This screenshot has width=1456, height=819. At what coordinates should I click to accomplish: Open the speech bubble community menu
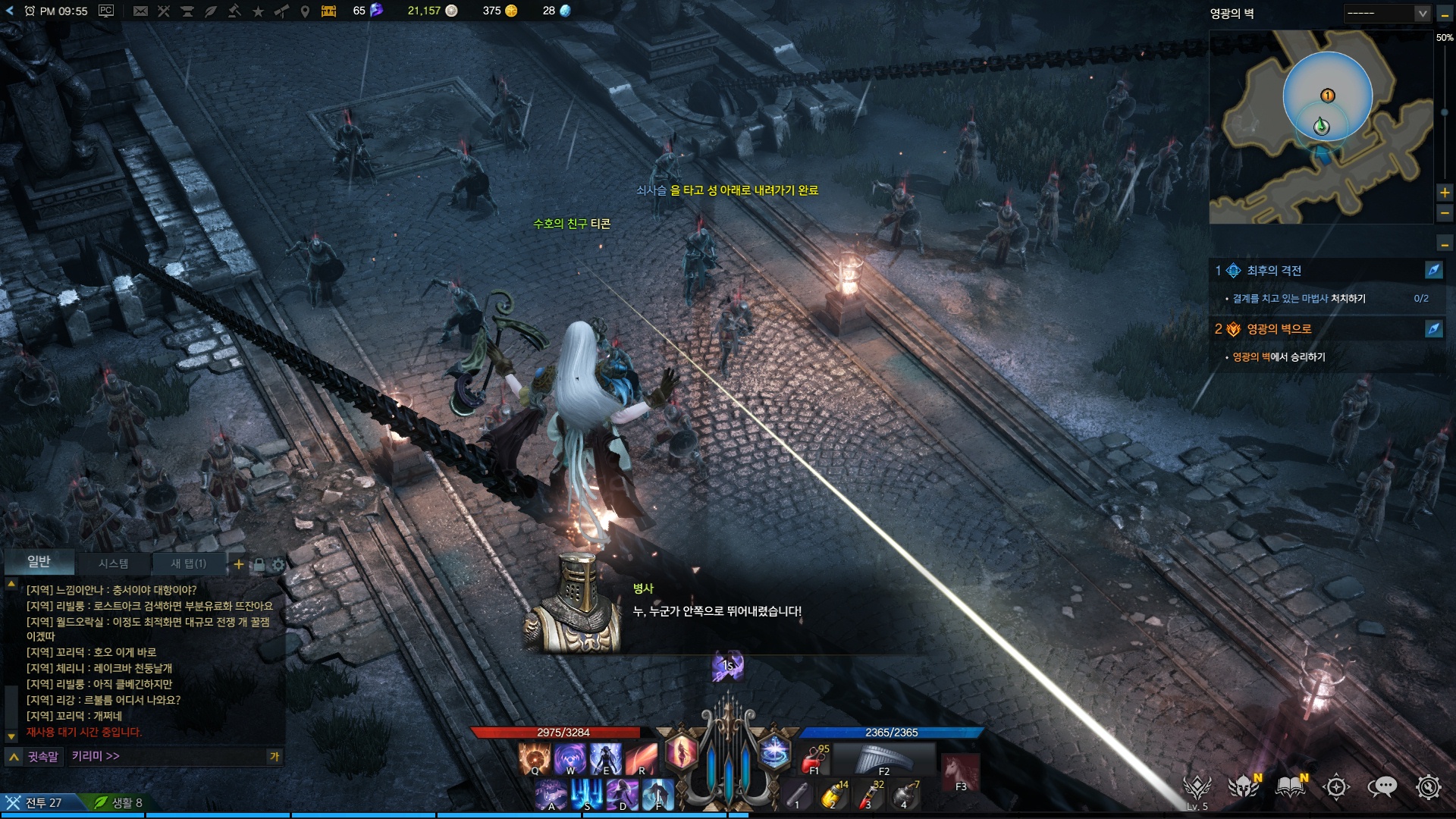[x=1382, y=787]
